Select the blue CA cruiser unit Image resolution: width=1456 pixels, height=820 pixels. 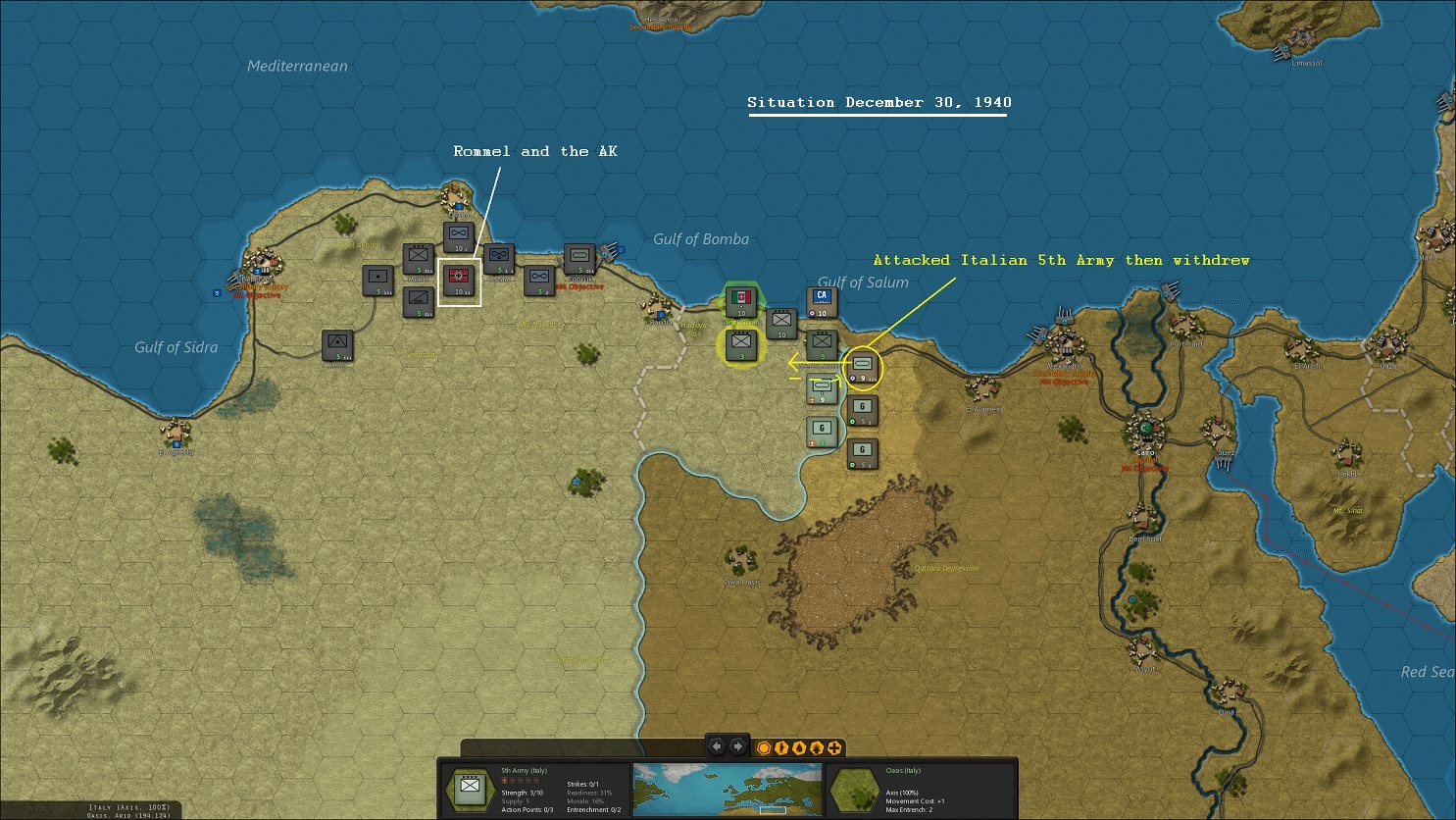pyautogui.click(x=822, y=301)
